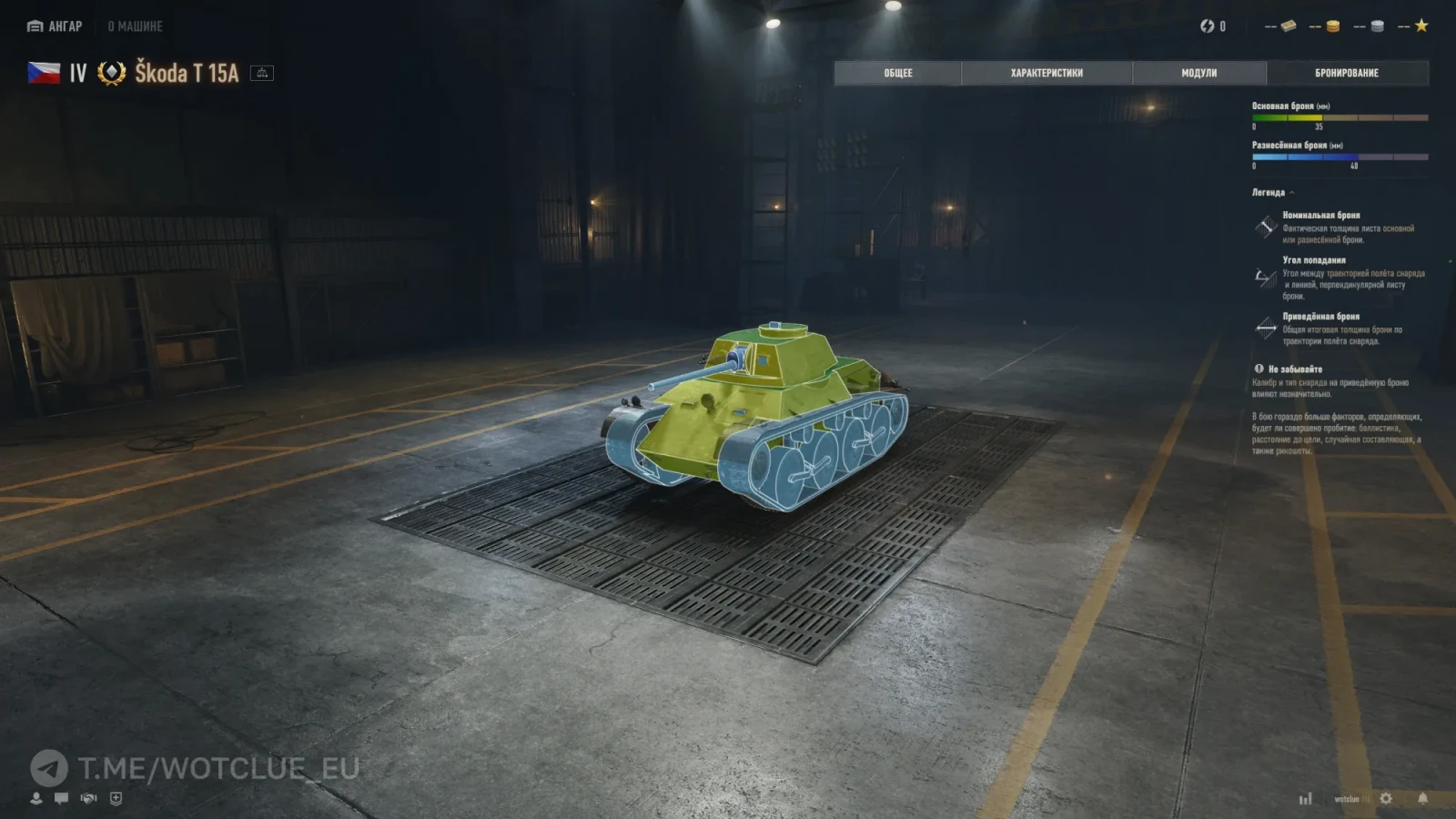
Task: Open the Общее tab
Action: pyautogui.click(x=897, y=73)
